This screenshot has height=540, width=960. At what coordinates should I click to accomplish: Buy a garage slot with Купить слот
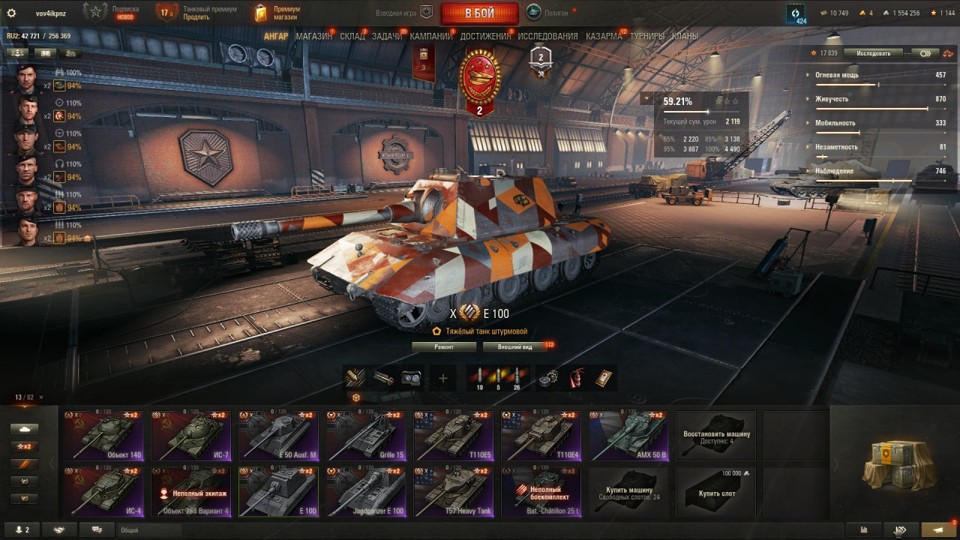716,491
